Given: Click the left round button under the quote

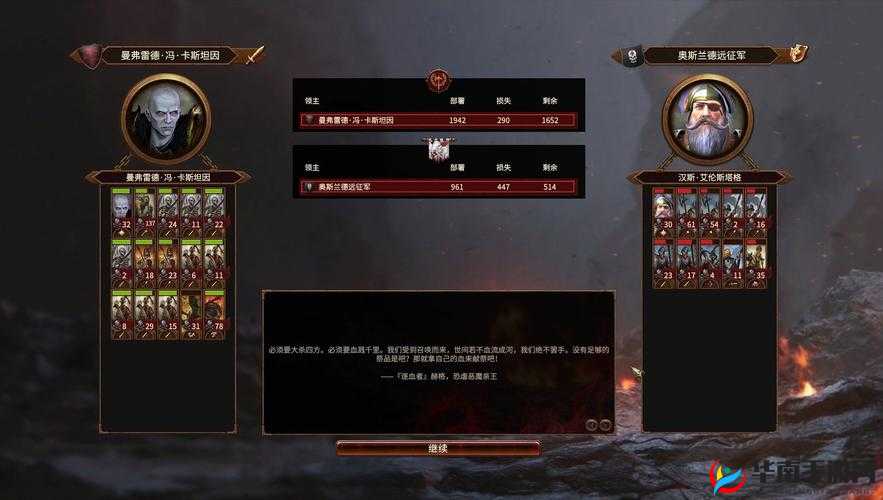Looking at the screenshot, I should pos(591,424).
